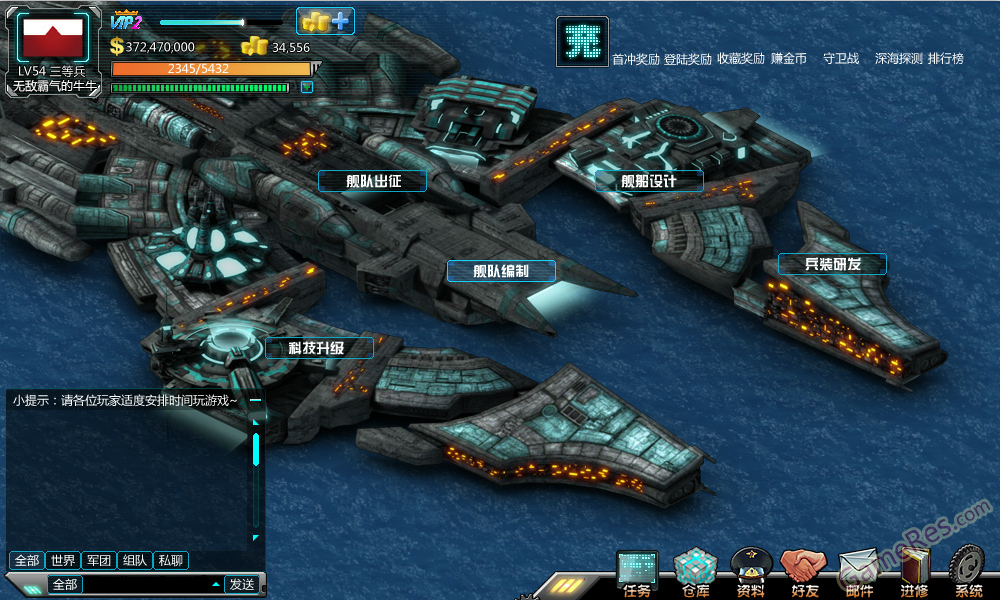The width and height of the screenshot is (1000, 600).
Task: Check the 邮件 mail envelope icon
Action: click(859, 573)
